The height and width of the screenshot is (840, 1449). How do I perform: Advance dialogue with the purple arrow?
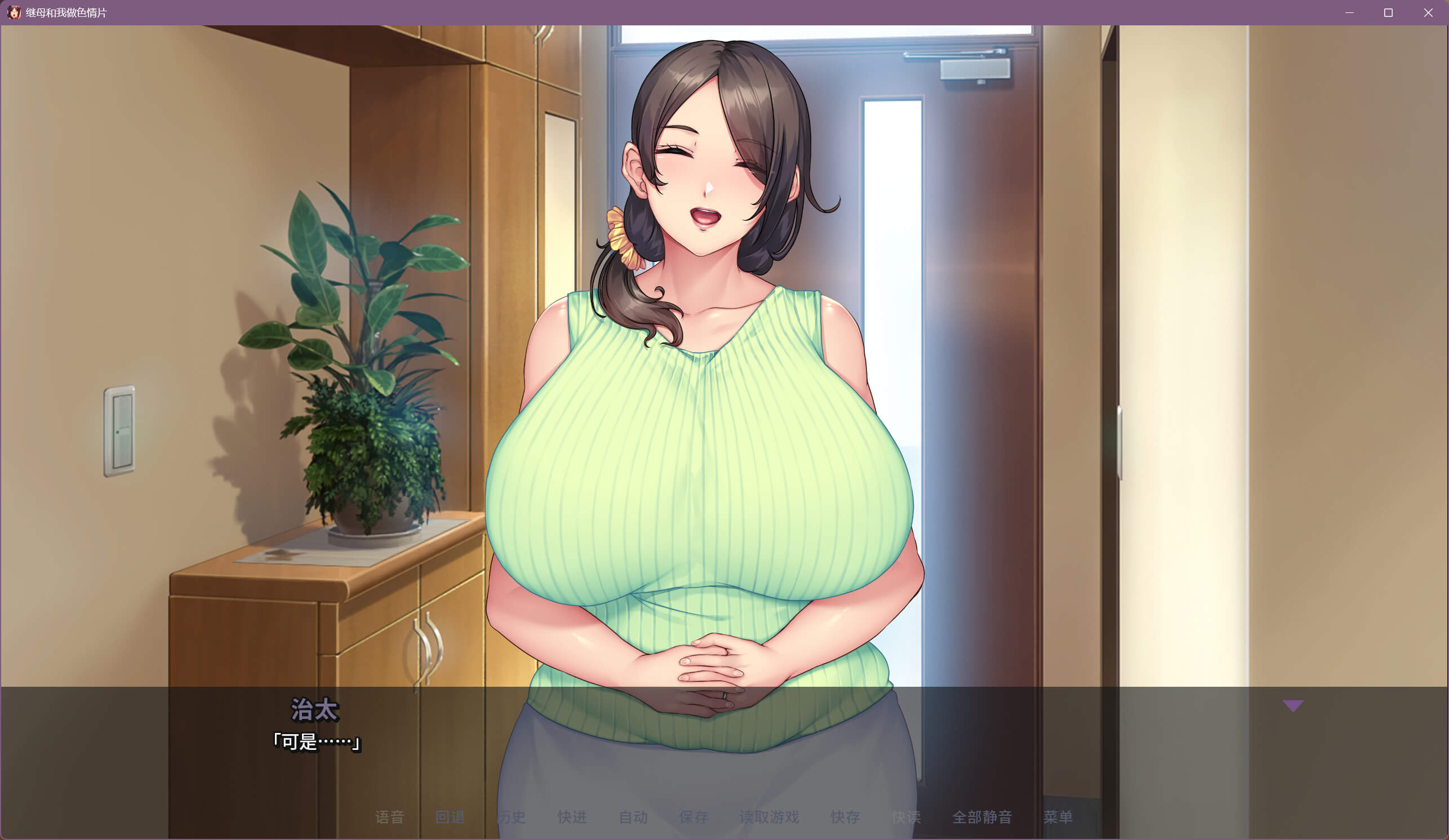[1293, 706]
